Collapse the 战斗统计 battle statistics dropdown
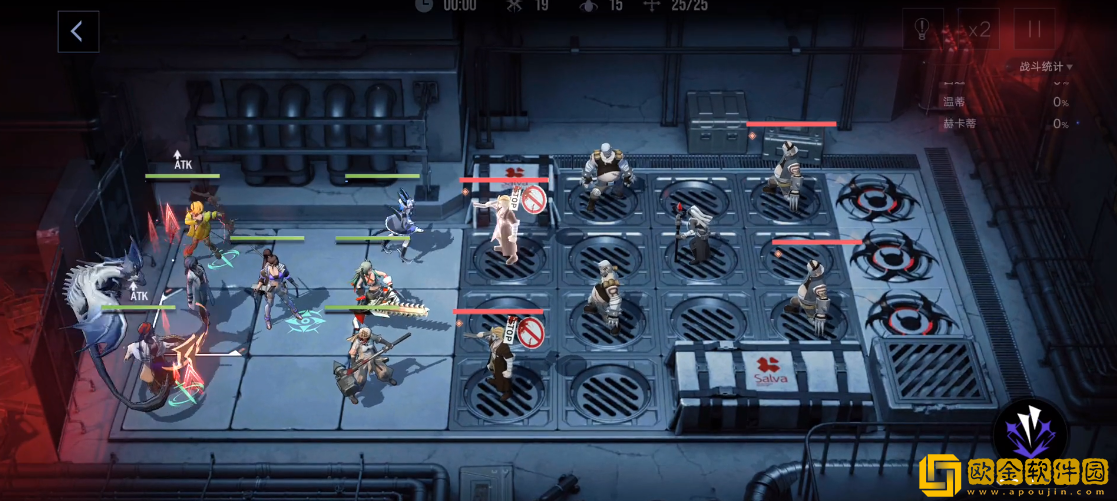The width and height of the screenshot is (1117, 501). click(x=1046, y=67)
